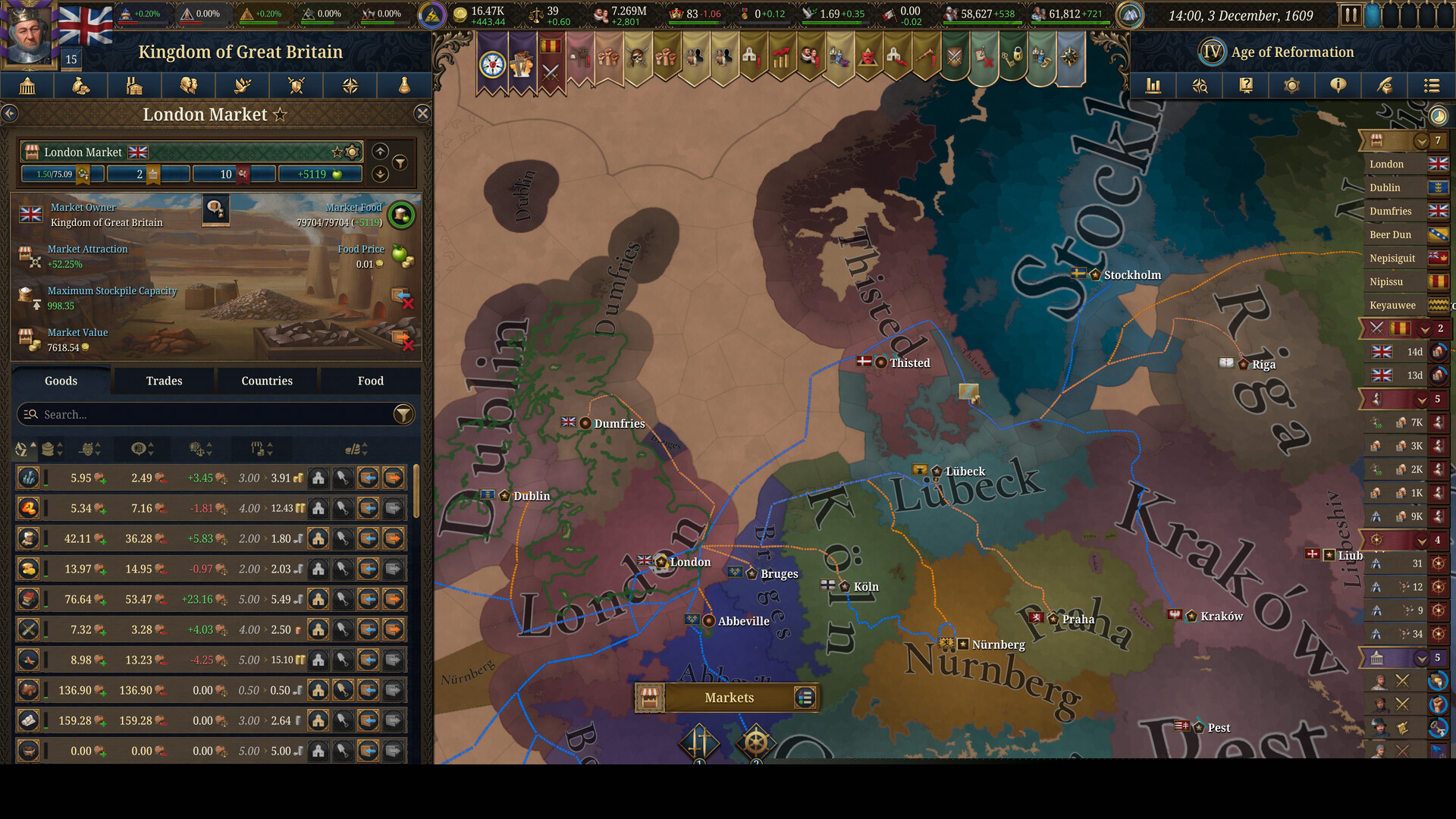Select Beer Dun market entry
1456x819 pixels.
[x=1390, y=234]
